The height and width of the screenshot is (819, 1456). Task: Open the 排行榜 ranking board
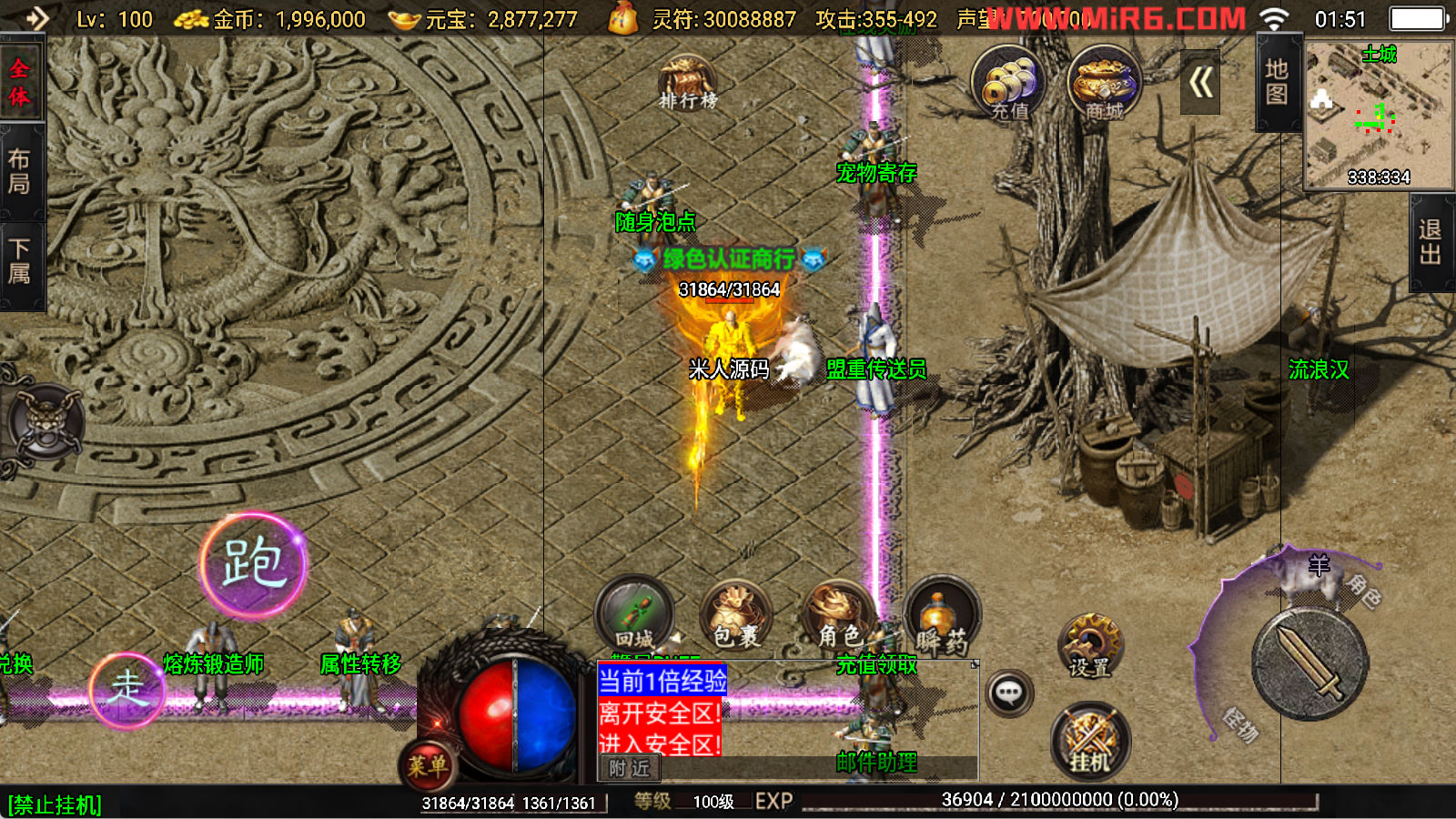pyautogui.click(x=687, y=82)
